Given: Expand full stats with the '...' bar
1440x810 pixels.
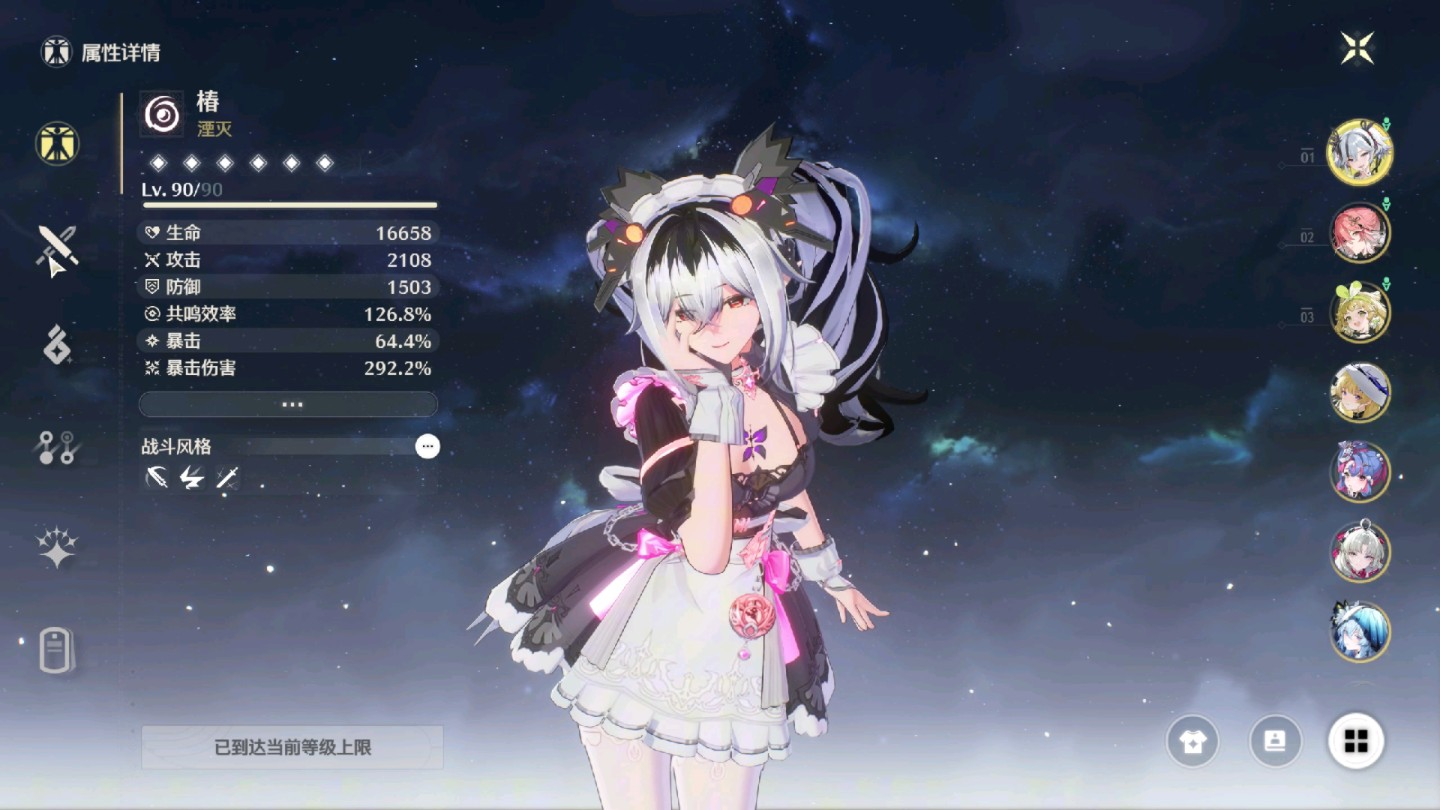Looking at the screenshot, I should click(x=288, y=404).
